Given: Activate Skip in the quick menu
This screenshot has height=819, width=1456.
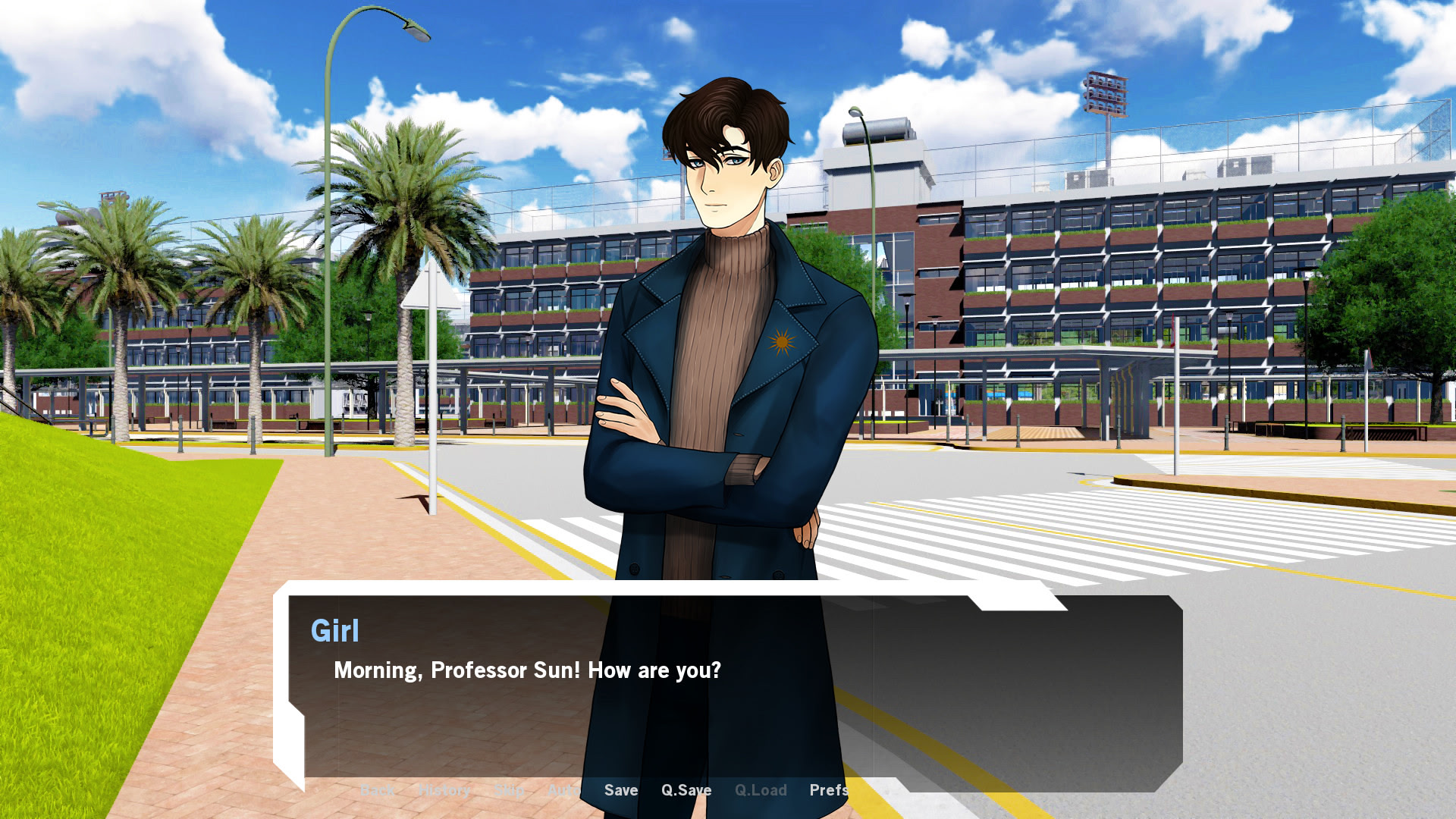Looking at the screenshot, I should (x=509, y=790).
